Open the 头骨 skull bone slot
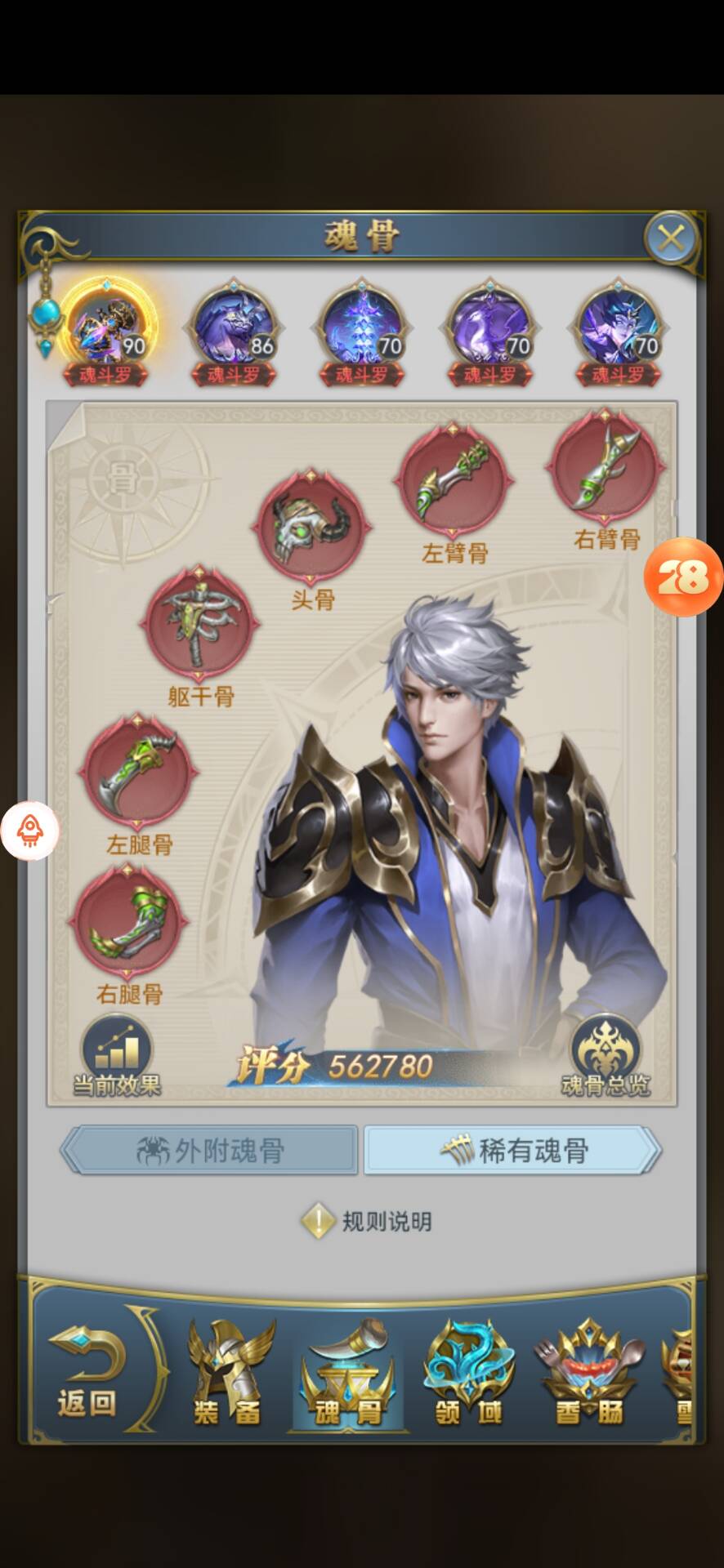Viewport: 724px width, 1568px height. pyautogui.click(x=311, y=528)
